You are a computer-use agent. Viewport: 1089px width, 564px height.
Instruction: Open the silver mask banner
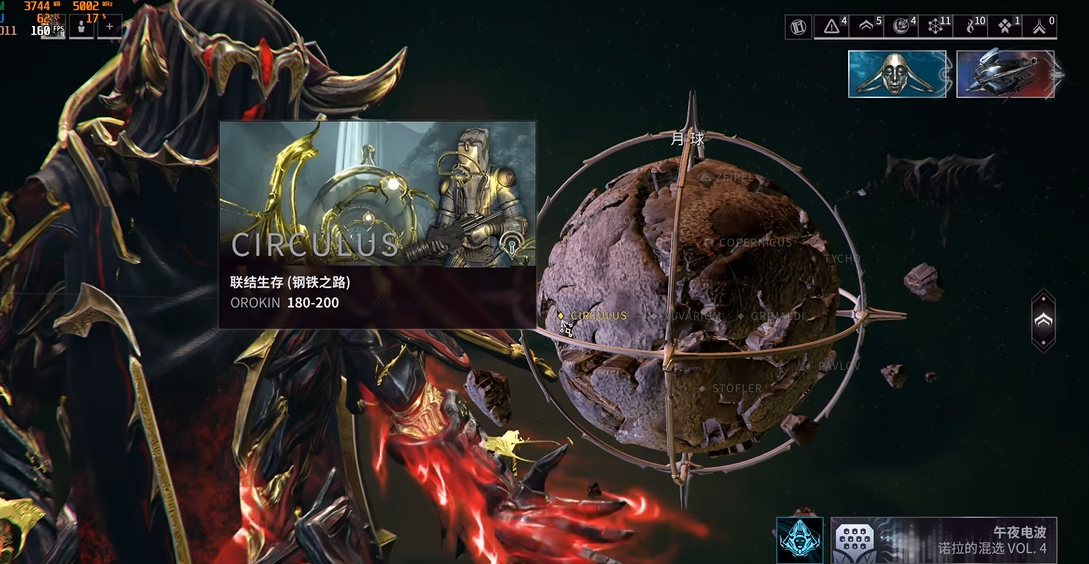(x=898, y=74)
